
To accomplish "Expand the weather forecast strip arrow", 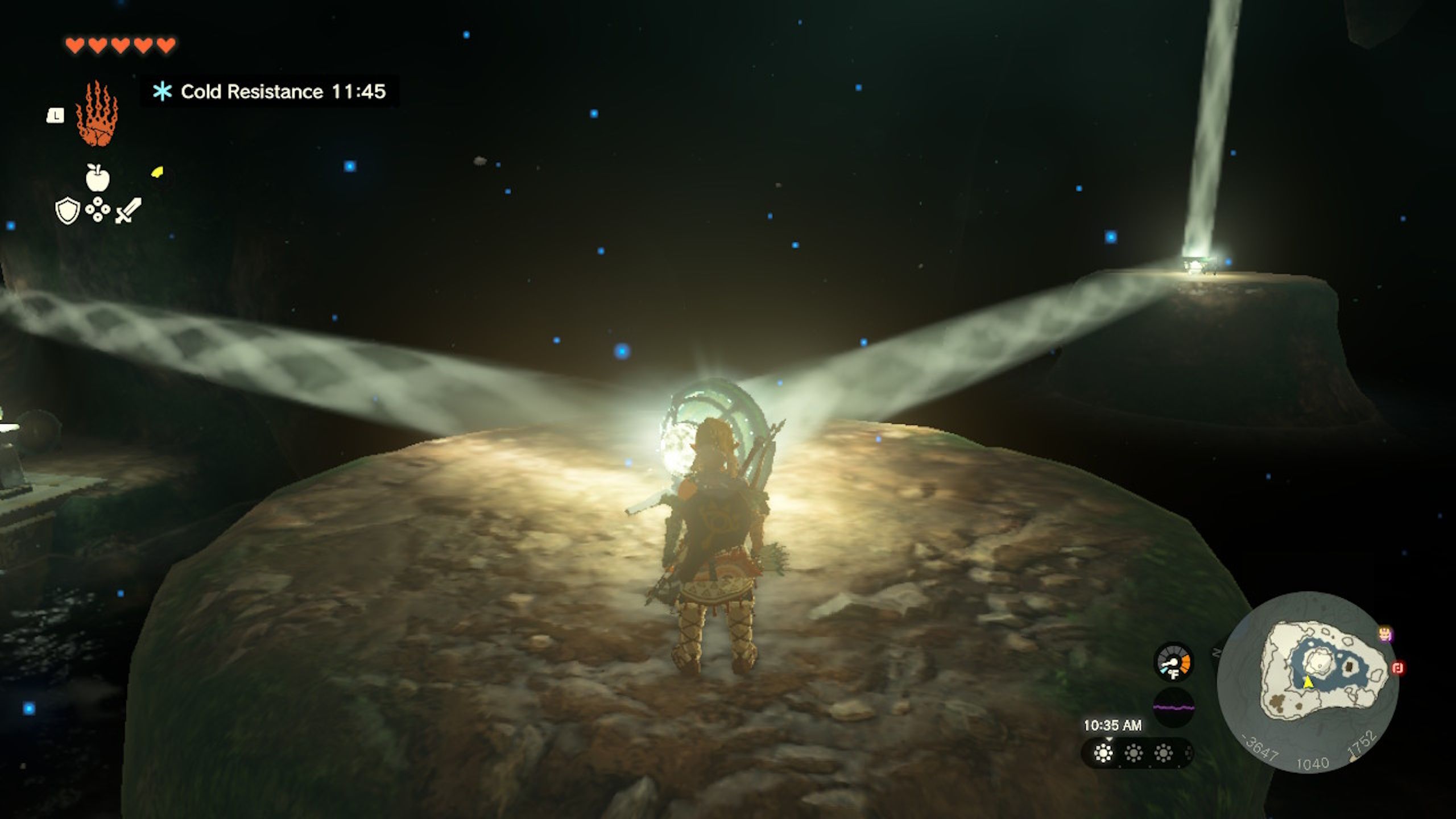I will [x=1109, y=739].
